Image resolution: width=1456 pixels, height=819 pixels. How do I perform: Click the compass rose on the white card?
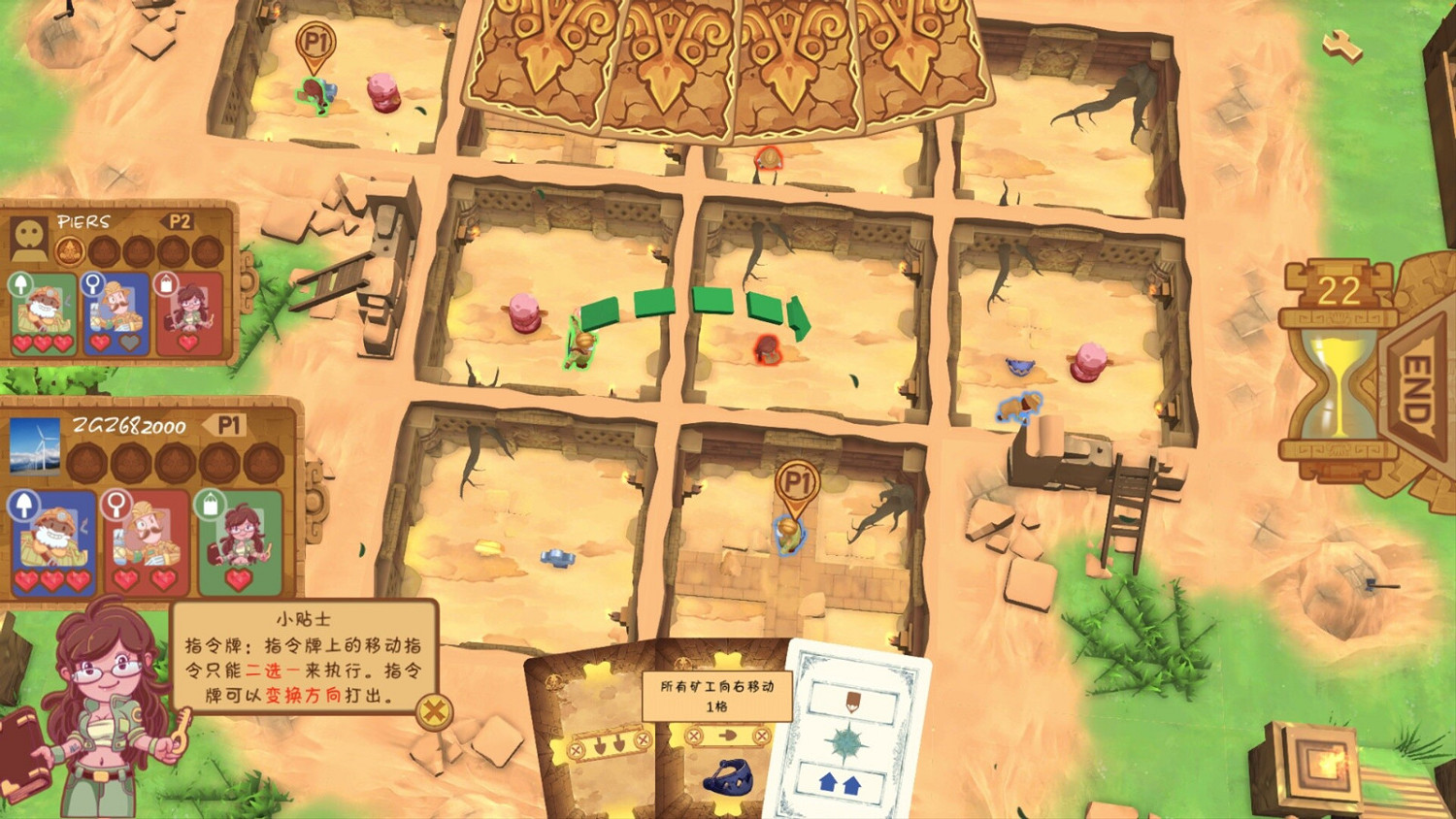tap(844, 743)
